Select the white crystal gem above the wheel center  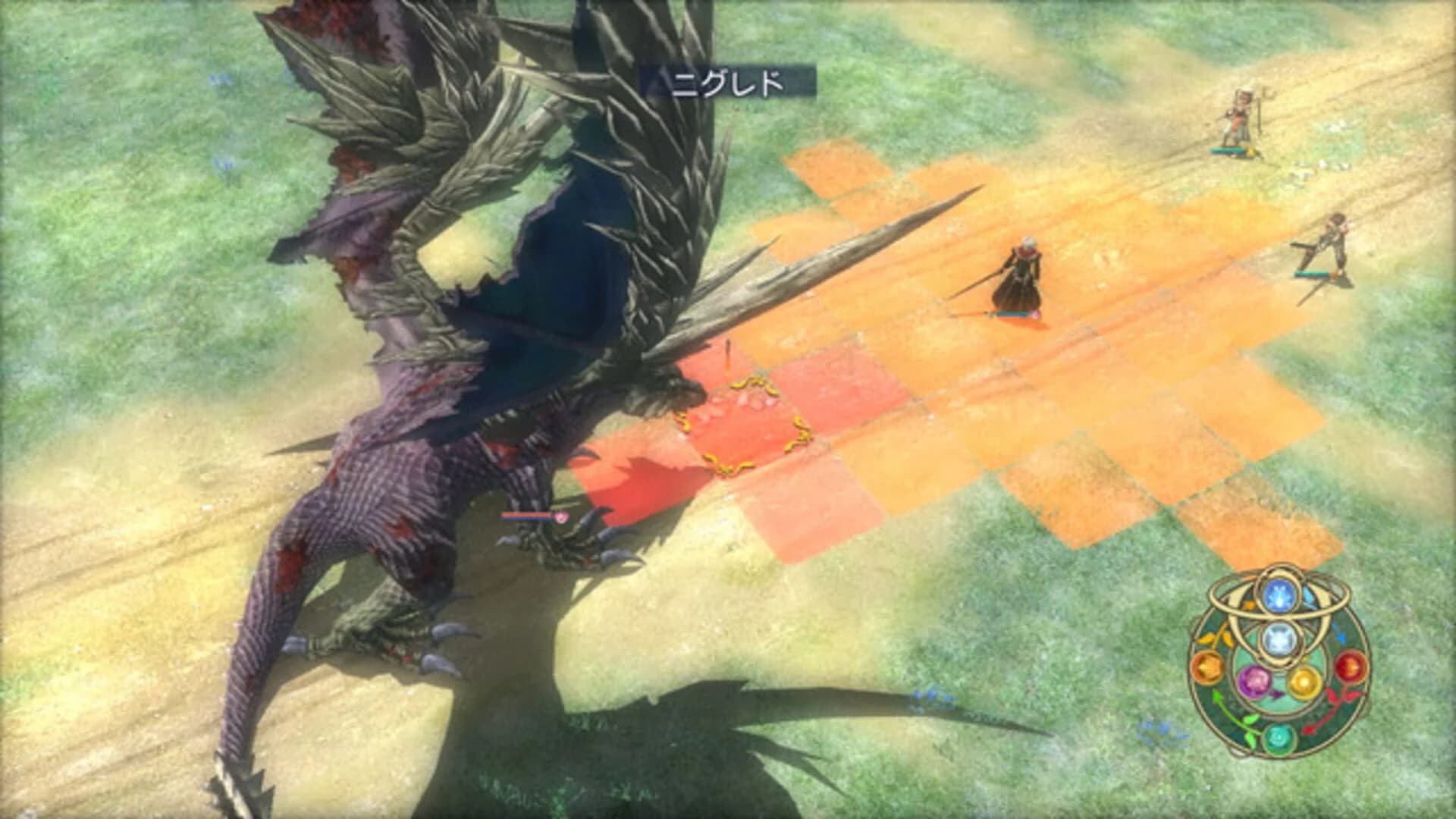pos(1279,638)
